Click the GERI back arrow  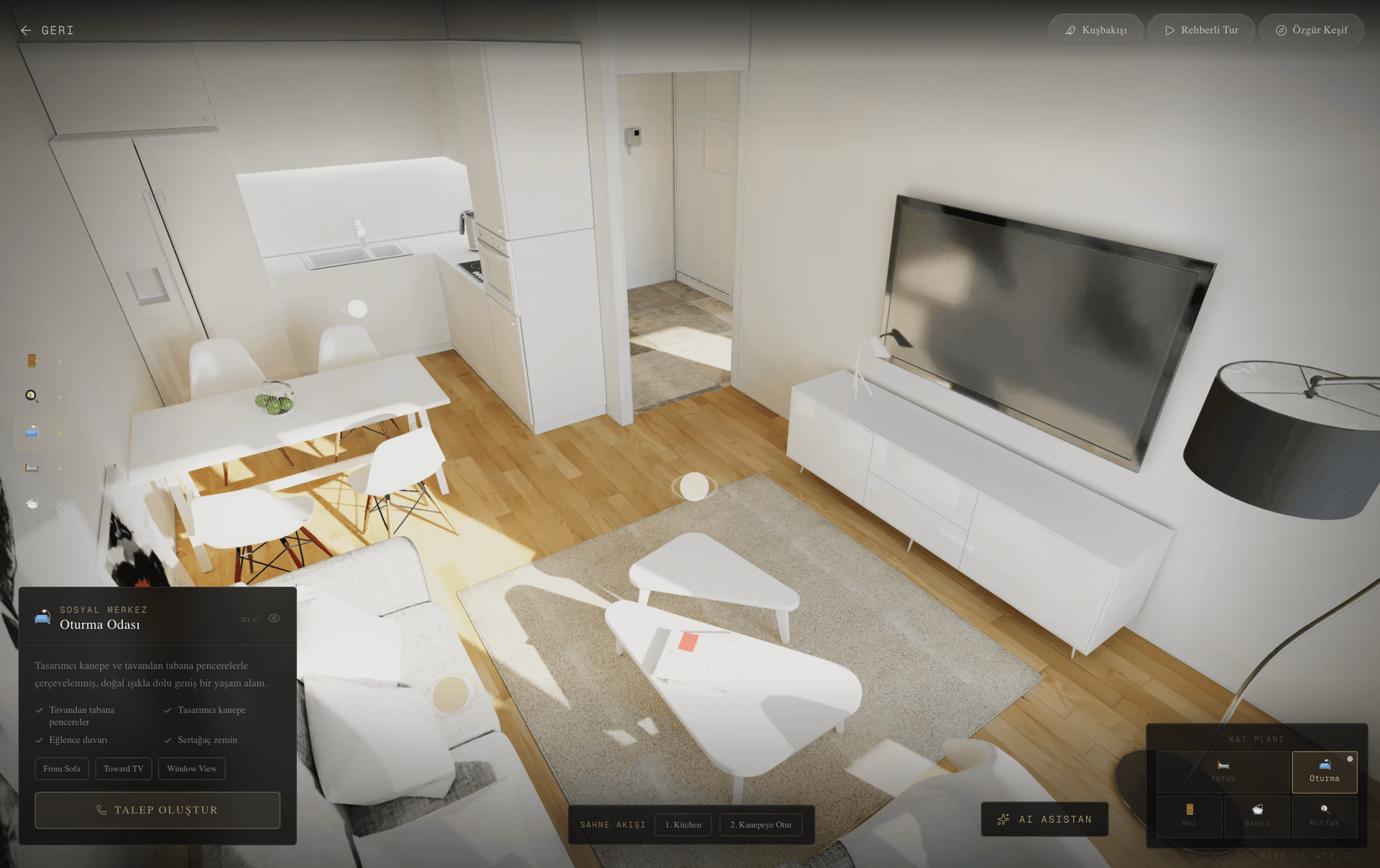pyautogui.click(x=26, y=30)
